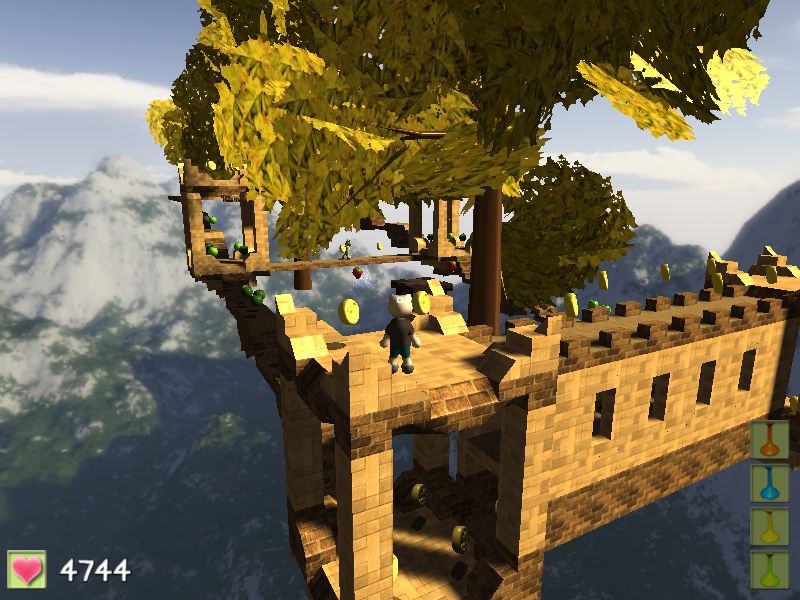Select the orange potion flask slot

[x=770, y=440]
